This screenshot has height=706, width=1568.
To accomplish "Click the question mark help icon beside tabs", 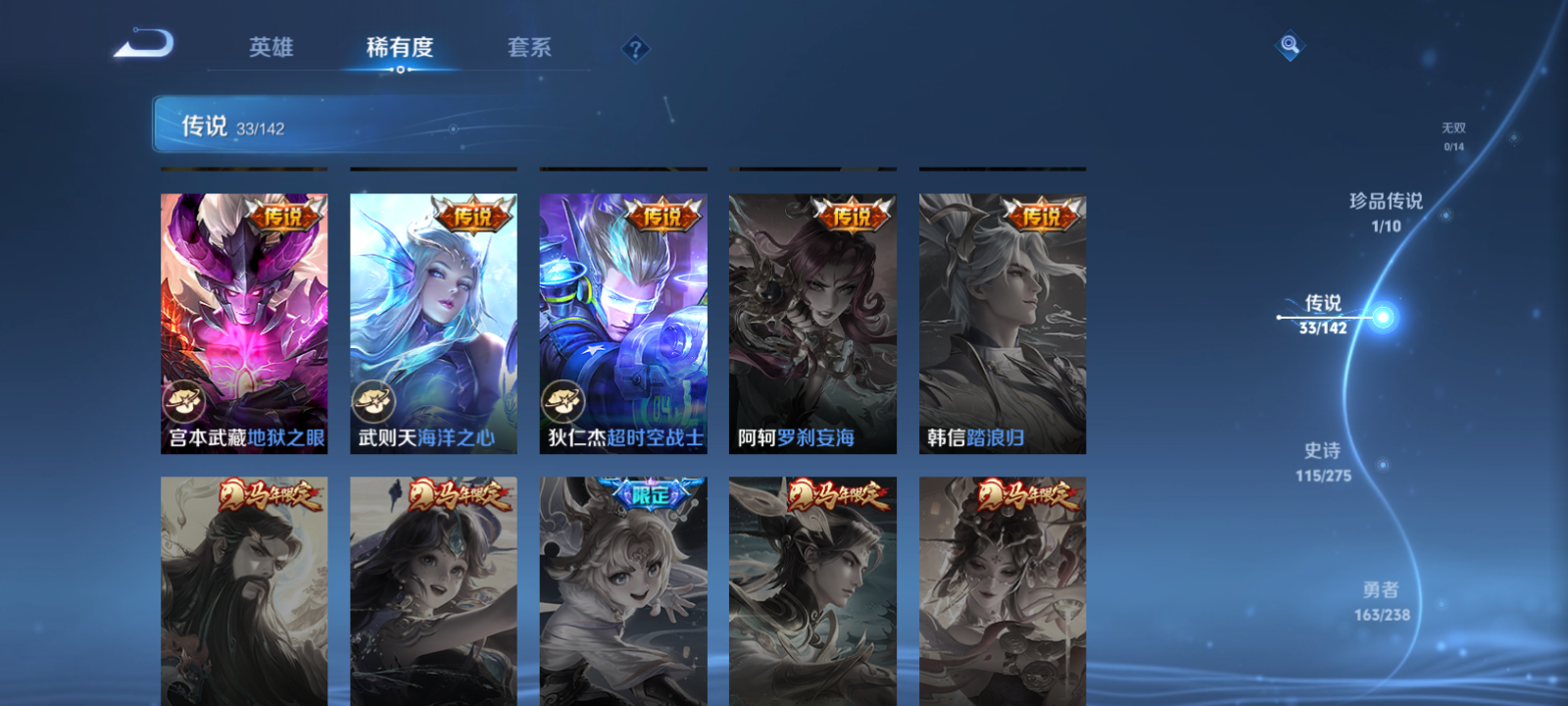I will click(x=638, y=49).
